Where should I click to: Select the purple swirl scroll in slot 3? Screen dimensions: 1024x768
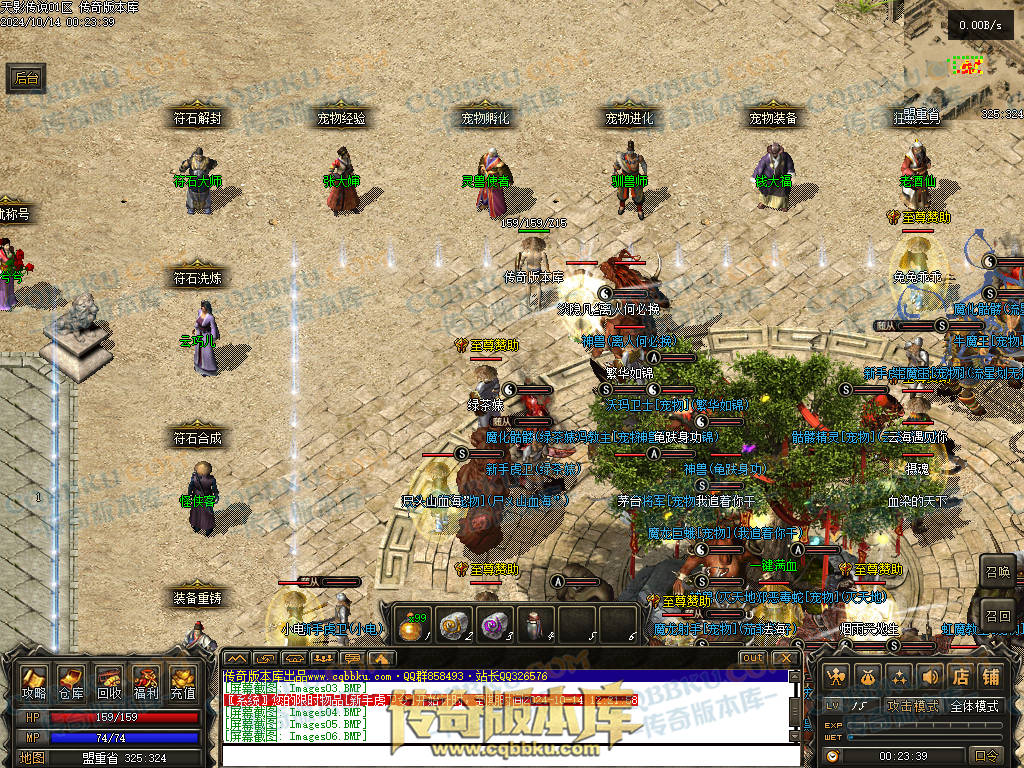[492, 624]
